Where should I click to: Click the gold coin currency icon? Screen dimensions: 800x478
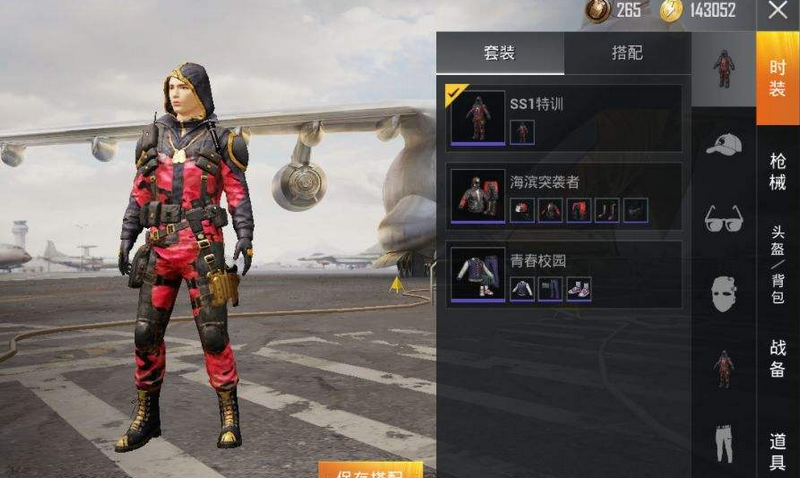[x=669, y=11]
